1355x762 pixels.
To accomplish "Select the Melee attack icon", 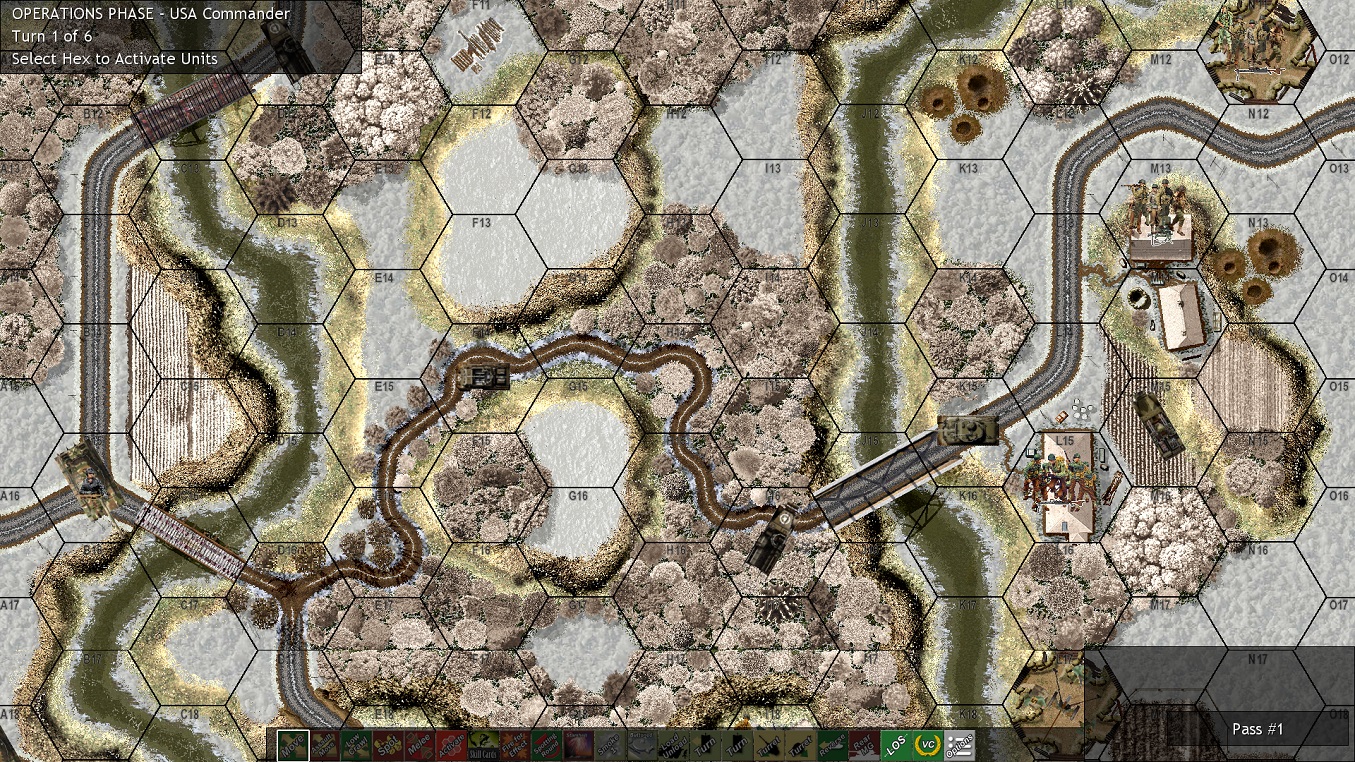I will (x=420, y=745).
